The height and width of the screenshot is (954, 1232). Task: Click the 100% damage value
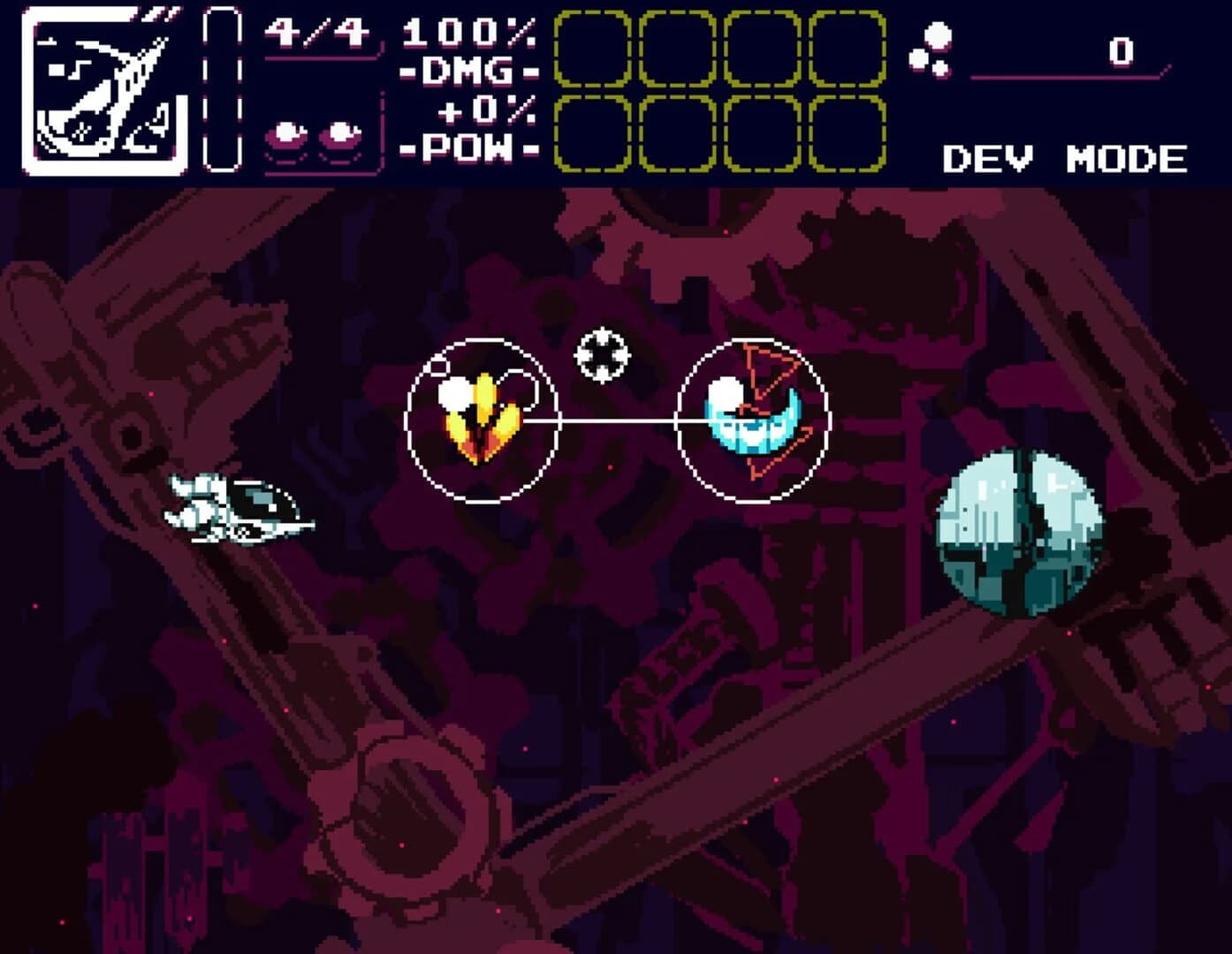coord(468,31)
